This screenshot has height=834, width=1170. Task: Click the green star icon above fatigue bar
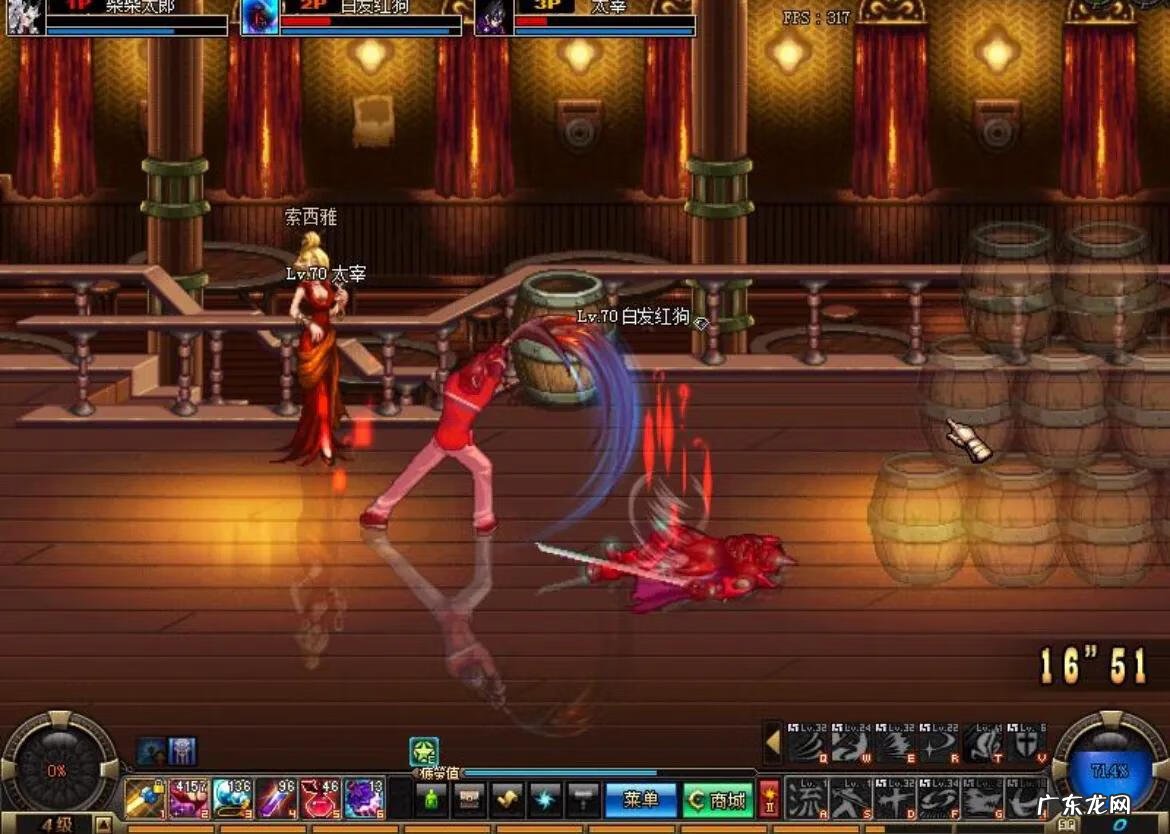424,752
